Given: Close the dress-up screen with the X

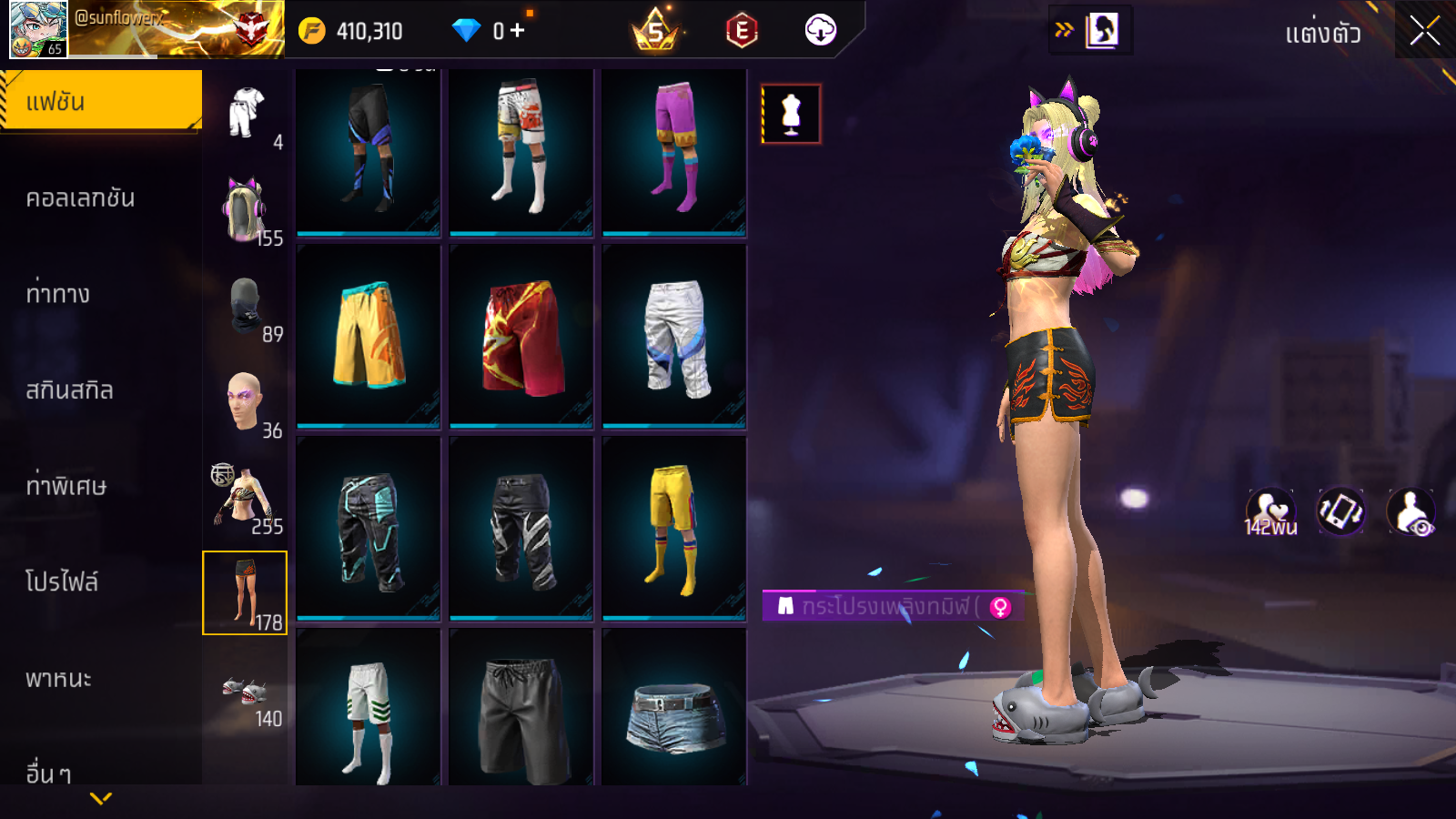Looking at the screenshot, I should (1424, 32).
